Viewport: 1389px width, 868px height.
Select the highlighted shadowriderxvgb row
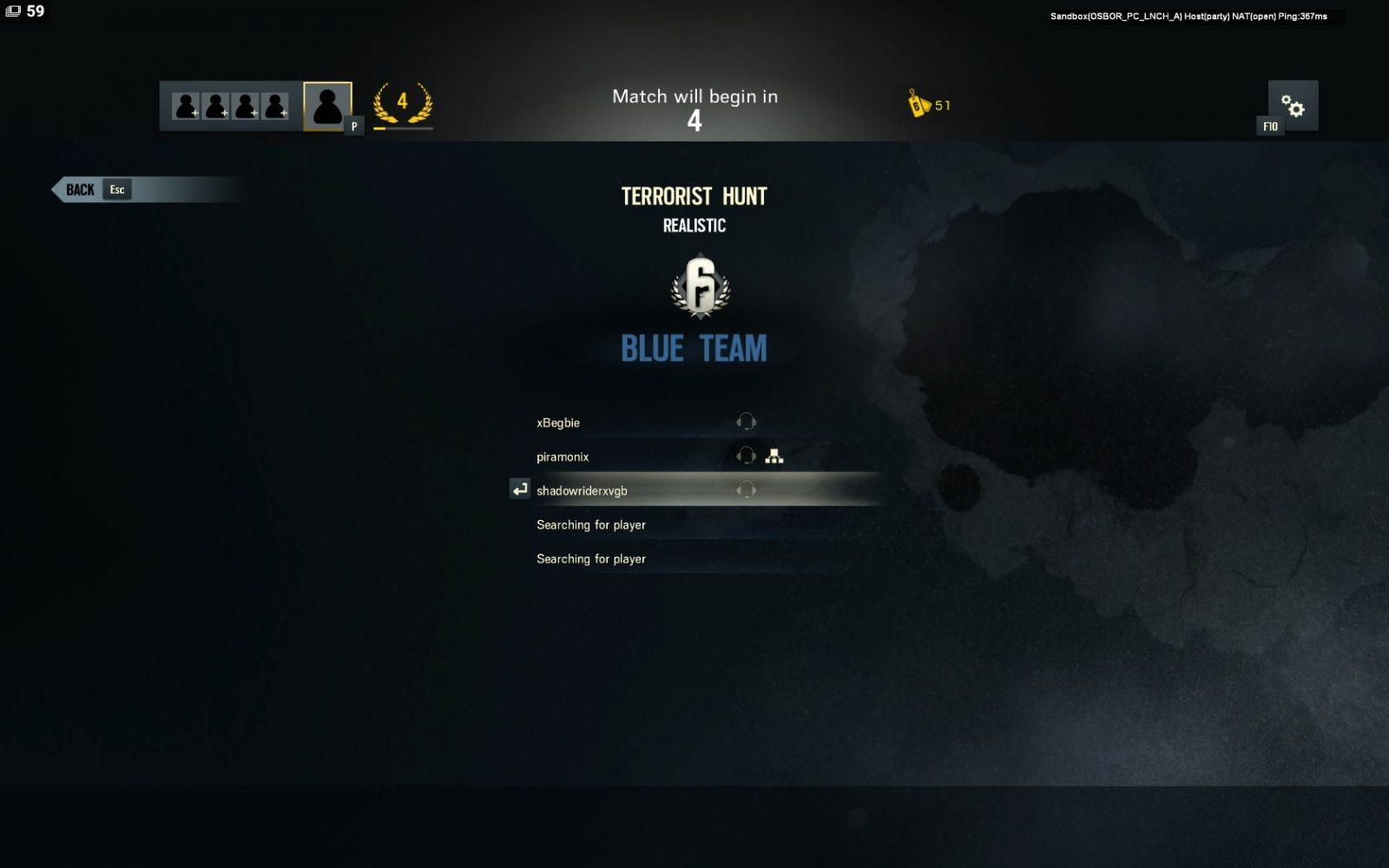click(582, 490)
